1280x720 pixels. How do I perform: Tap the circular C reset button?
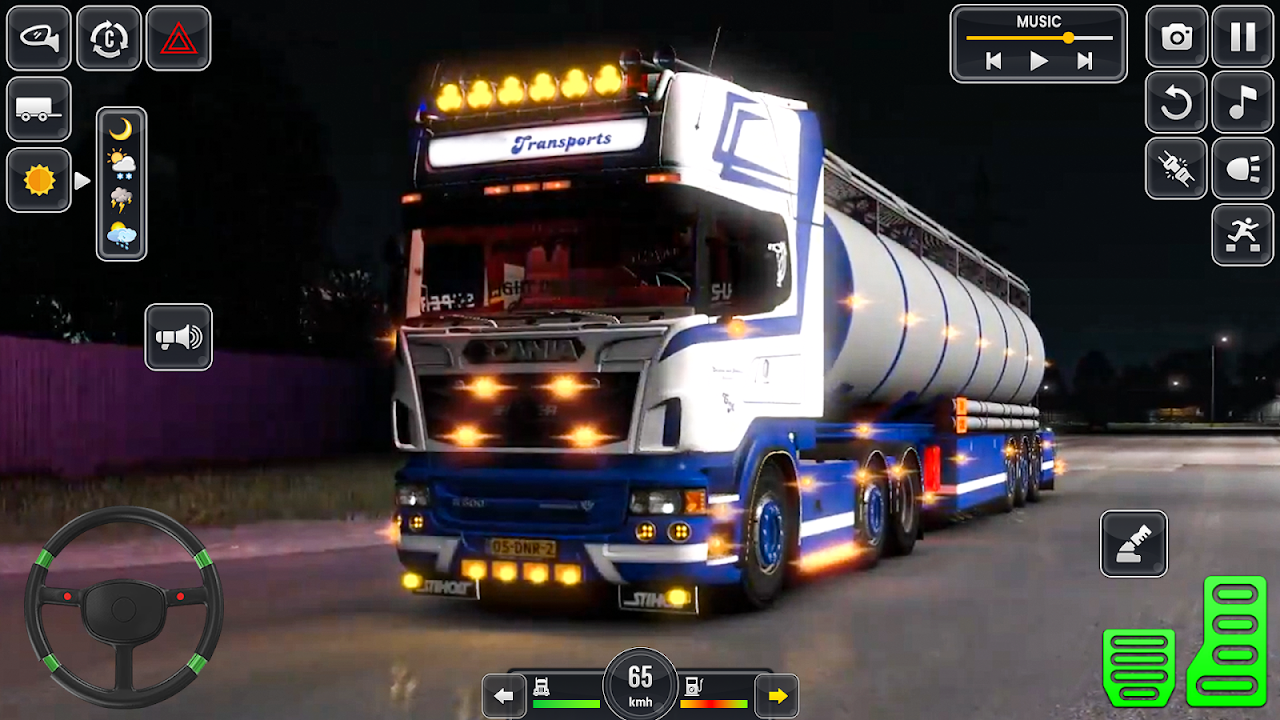pyautogui.click(x=109, y=38)
